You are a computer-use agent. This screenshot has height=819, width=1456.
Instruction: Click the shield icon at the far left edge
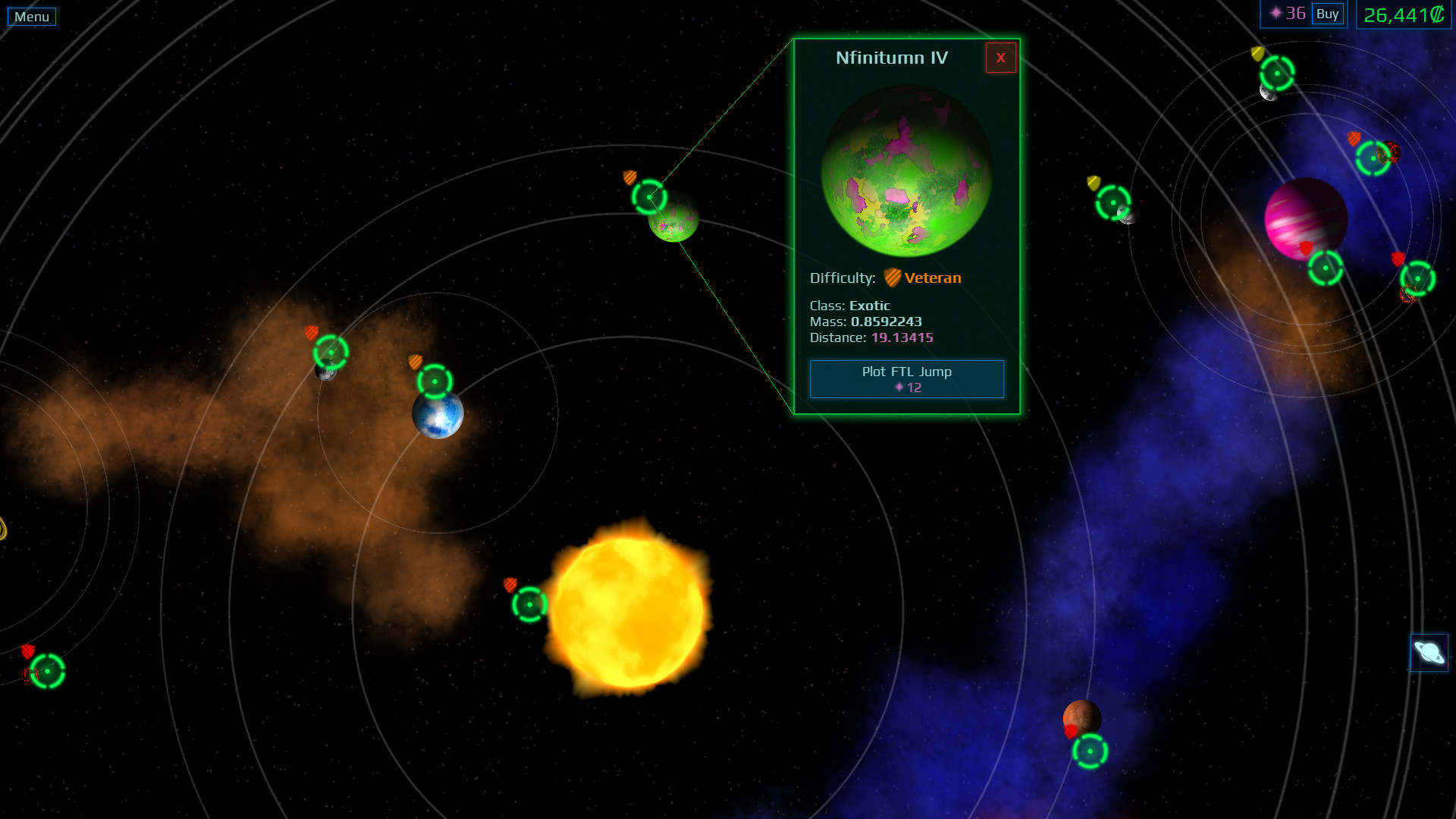28,650
